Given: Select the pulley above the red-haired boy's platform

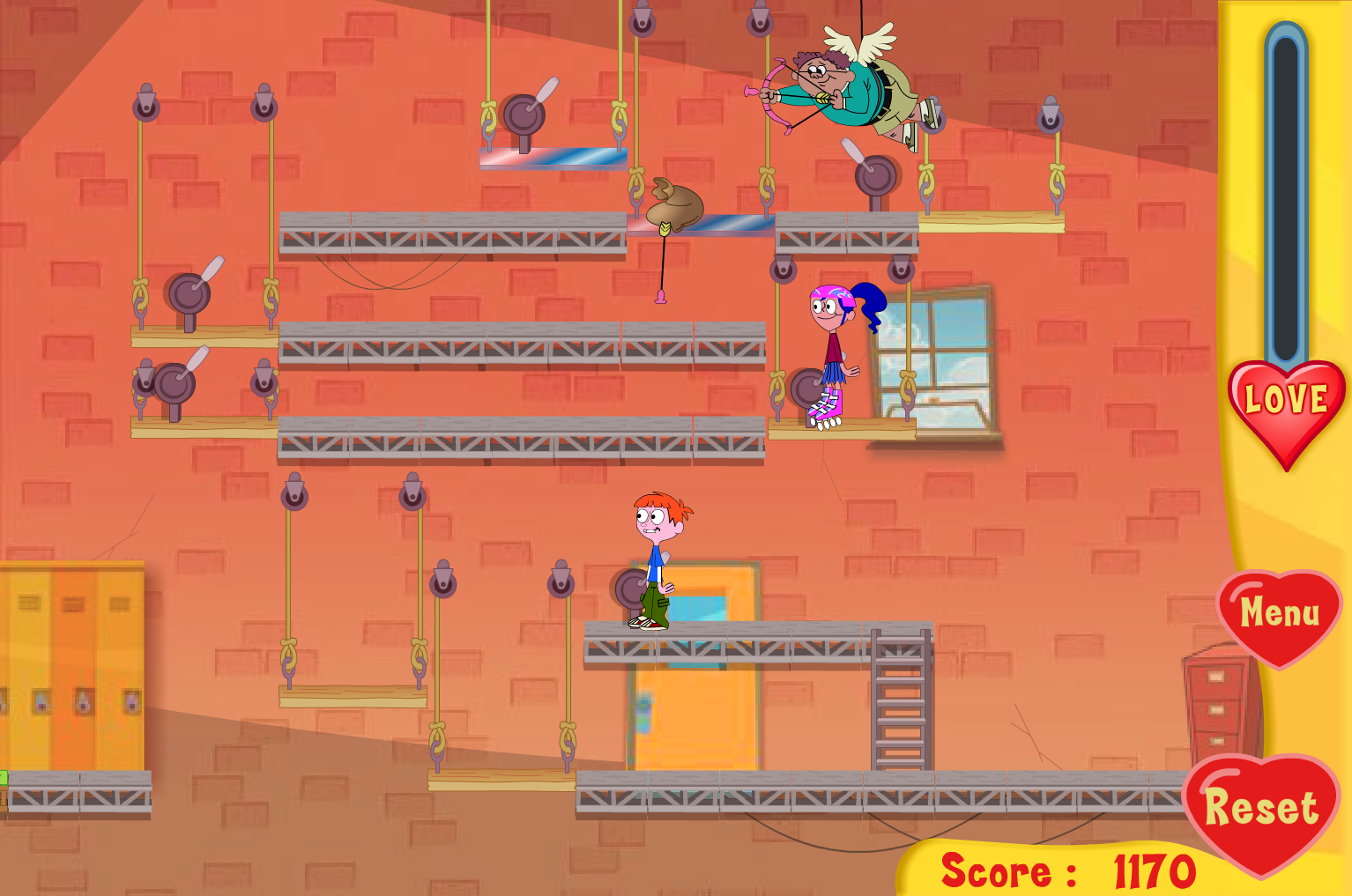Looking at the screenshot, I should (x=561, y=581).
